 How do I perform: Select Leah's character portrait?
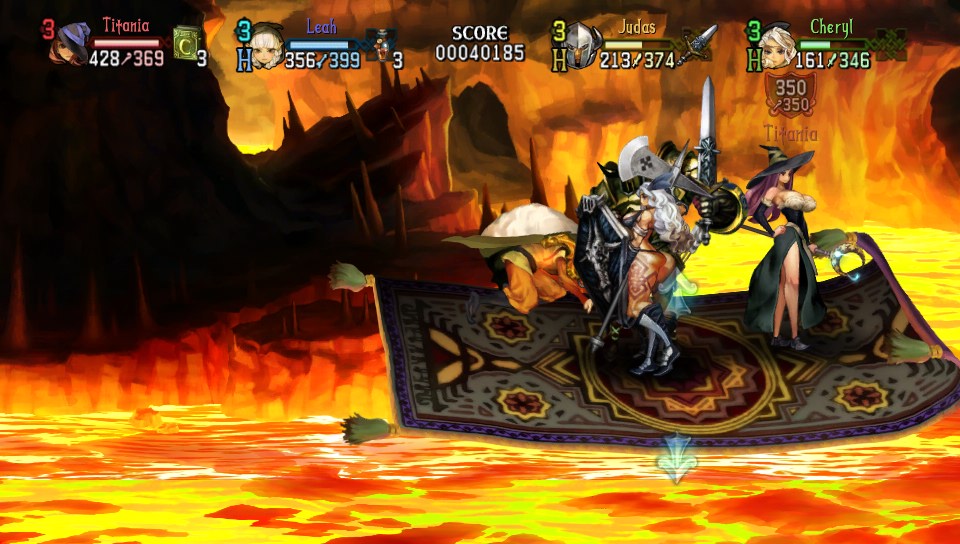tap(266, 47)
